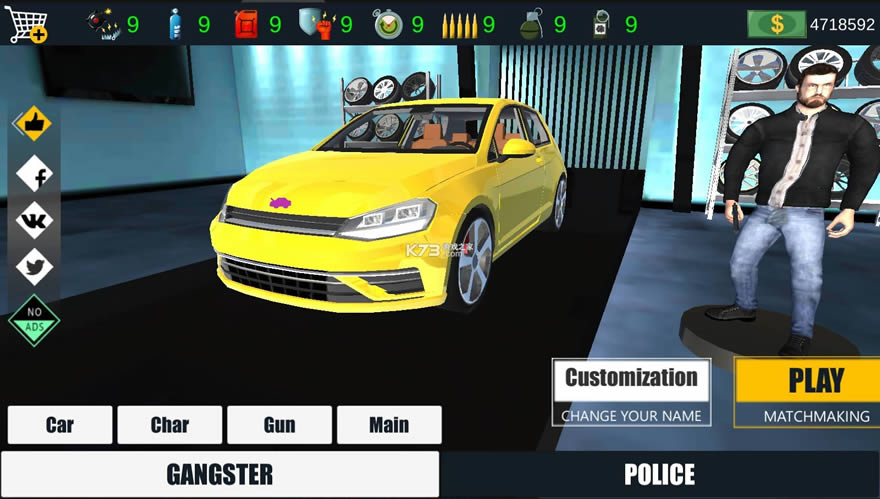Click the thumbs-up like button
Image resolution: width=880 pixels, height=499 pixels.
[x=34, y=124]
